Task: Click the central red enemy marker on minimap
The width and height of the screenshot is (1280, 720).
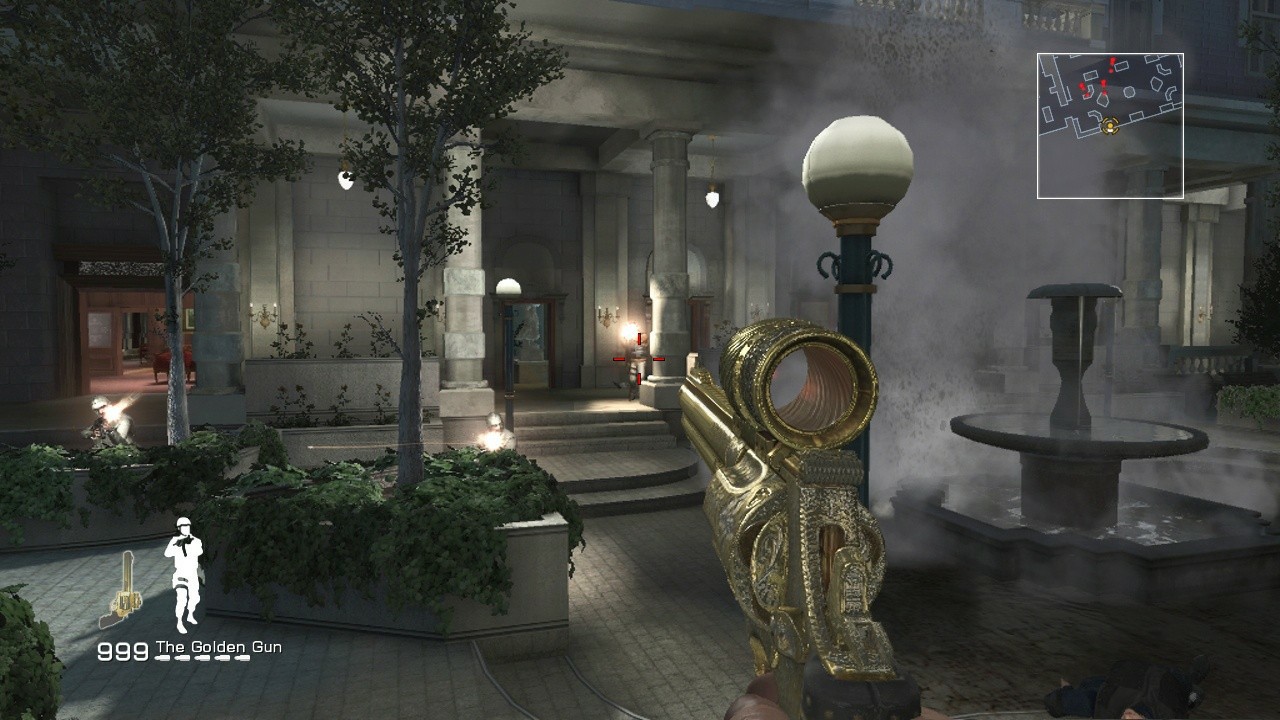Action: click(x=1103, y=84)
